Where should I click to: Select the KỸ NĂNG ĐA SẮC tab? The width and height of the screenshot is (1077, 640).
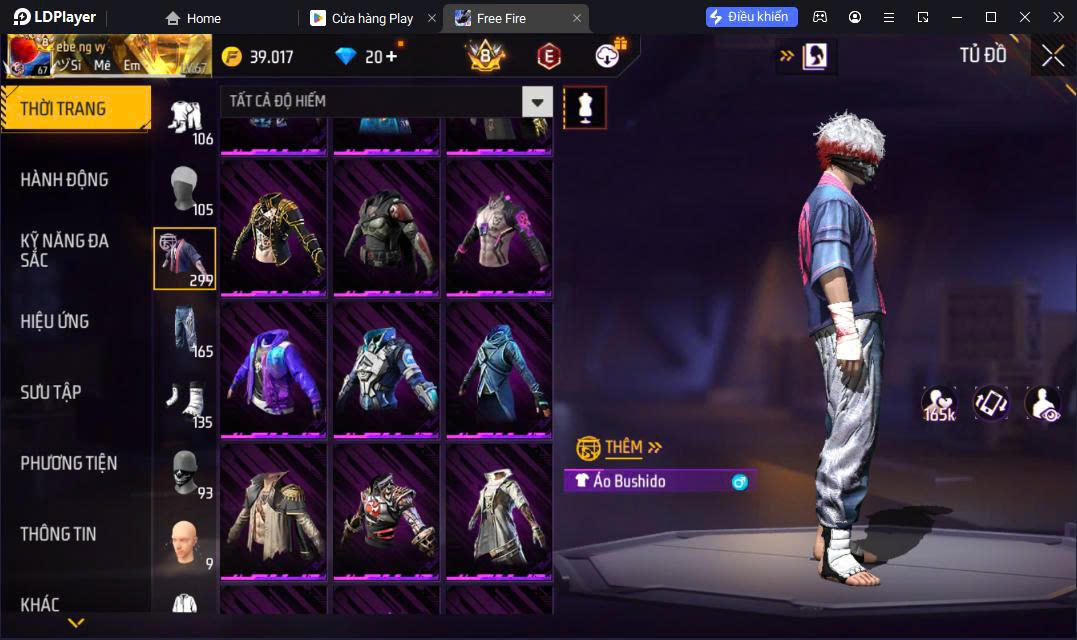pyautogui.click(x=65, y=250)
